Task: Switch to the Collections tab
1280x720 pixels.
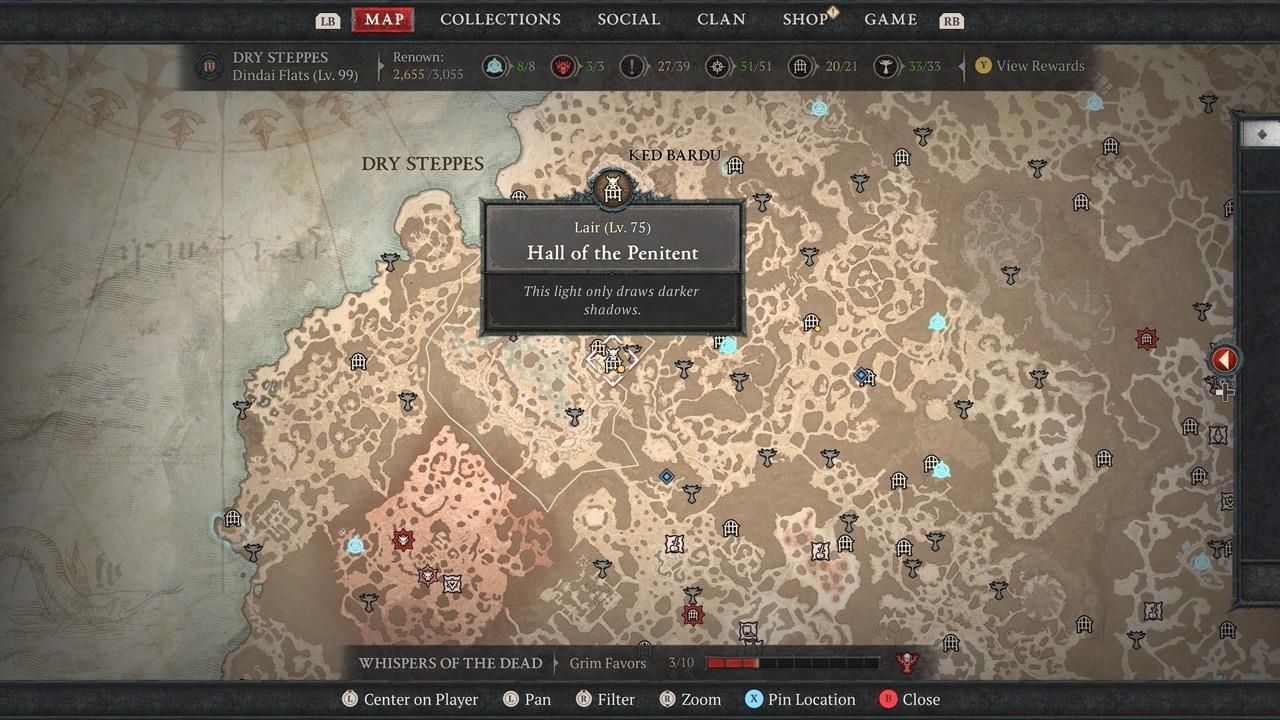Action: 500,20
